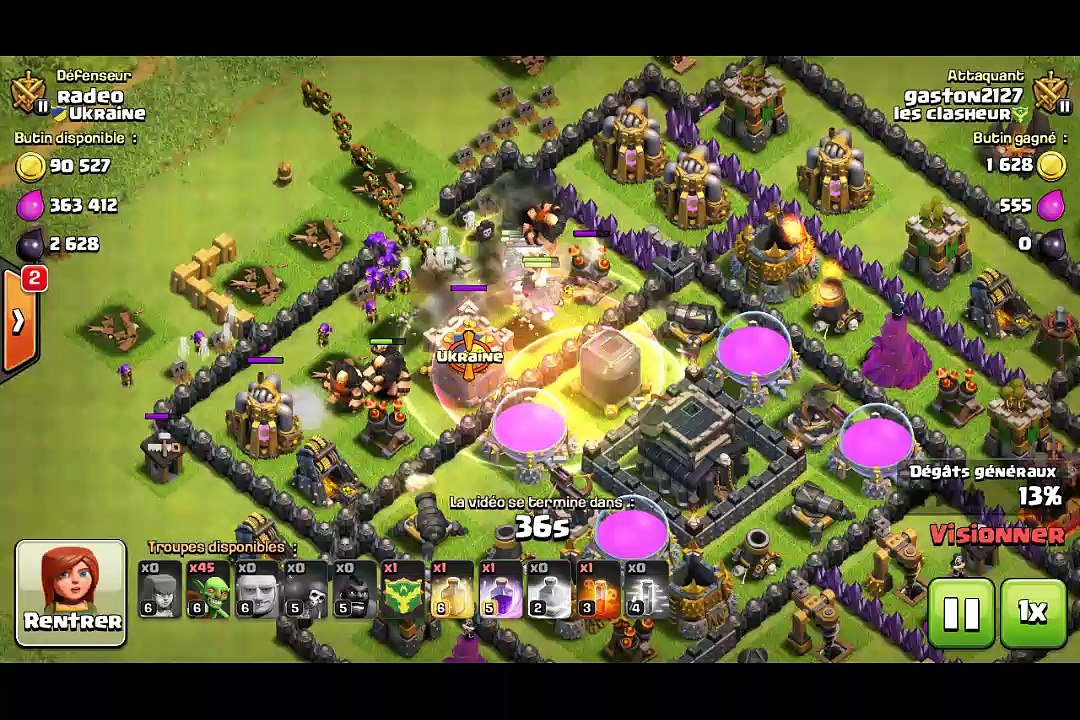1080x720 pixels.
Task: Select the wall breaker troop slot
Action: [x=305, y=590]
